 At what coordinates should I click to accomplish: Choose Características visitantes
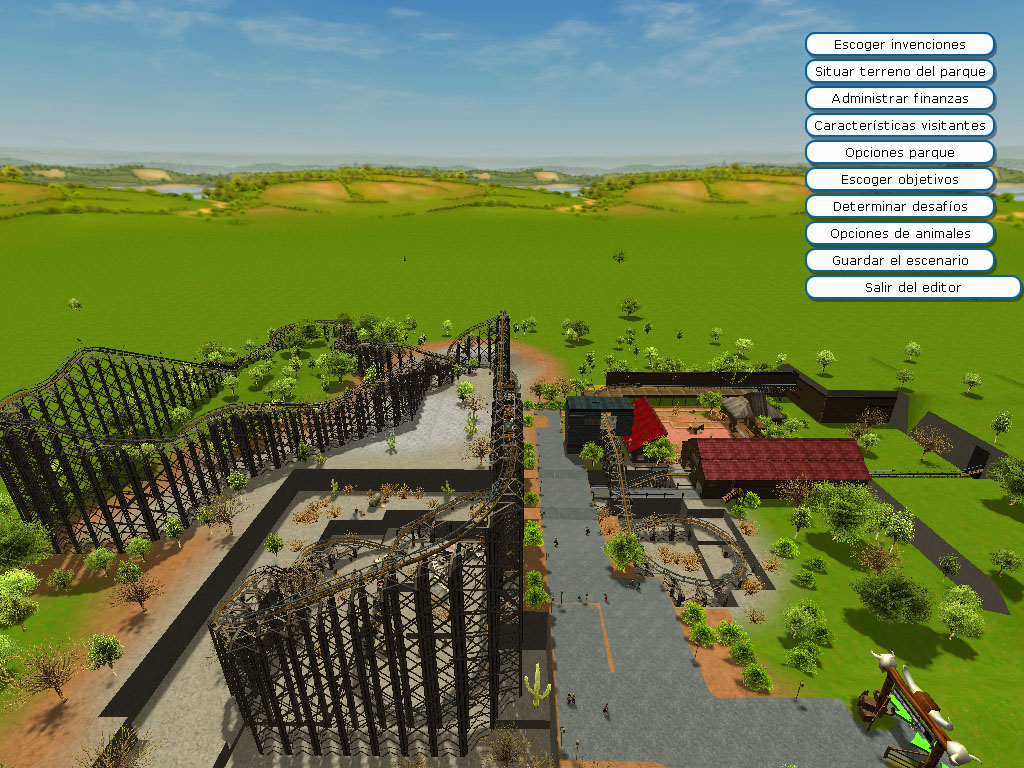899,126
